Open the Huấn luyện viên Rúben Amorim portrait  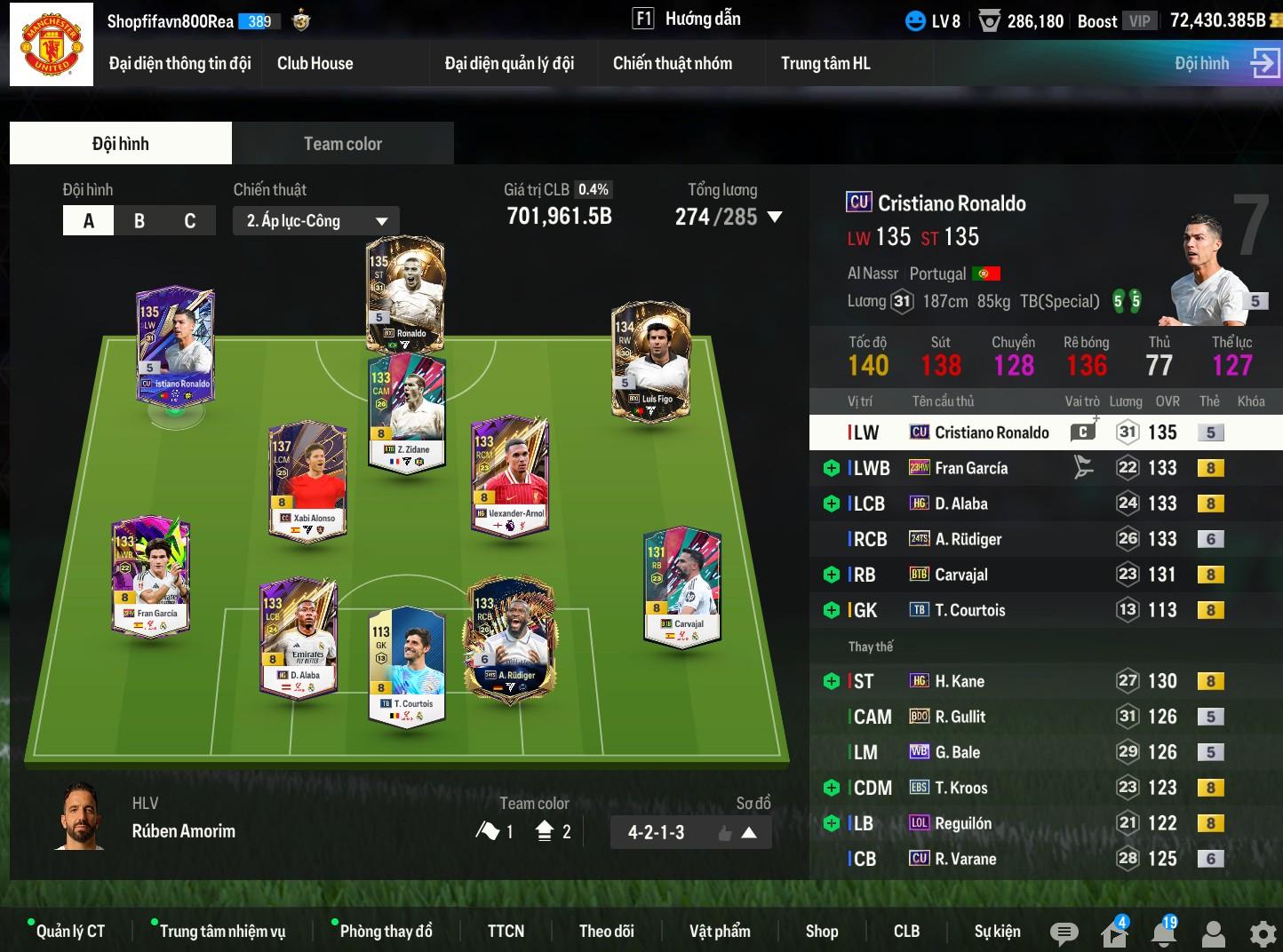point(82,819)
